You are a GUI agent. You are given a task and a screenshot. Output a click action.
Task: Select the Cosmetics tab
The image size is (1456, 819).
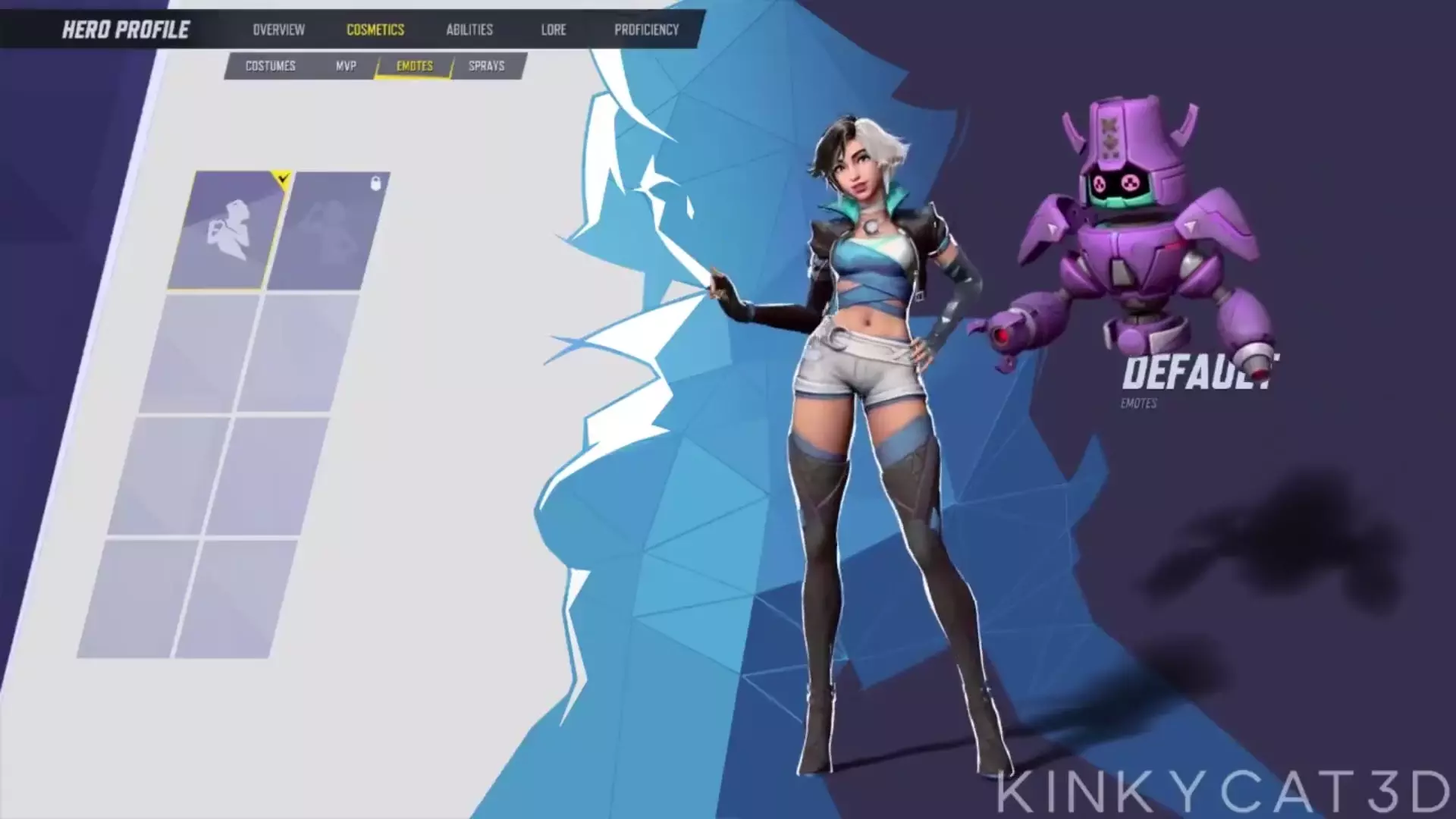click(375, 30)
